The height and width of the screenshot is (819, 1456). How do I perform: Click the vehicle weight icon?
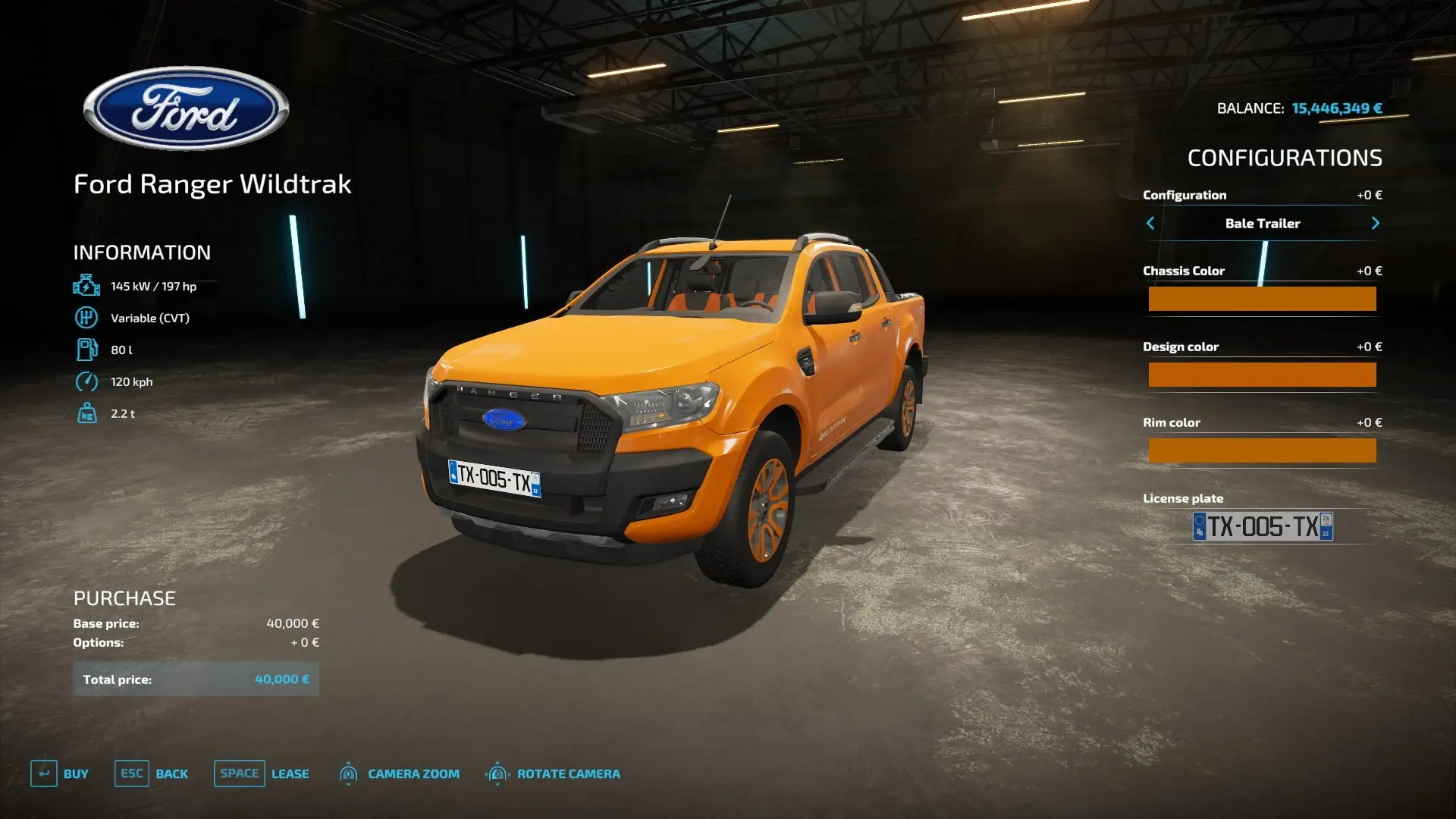click(86, 413)
